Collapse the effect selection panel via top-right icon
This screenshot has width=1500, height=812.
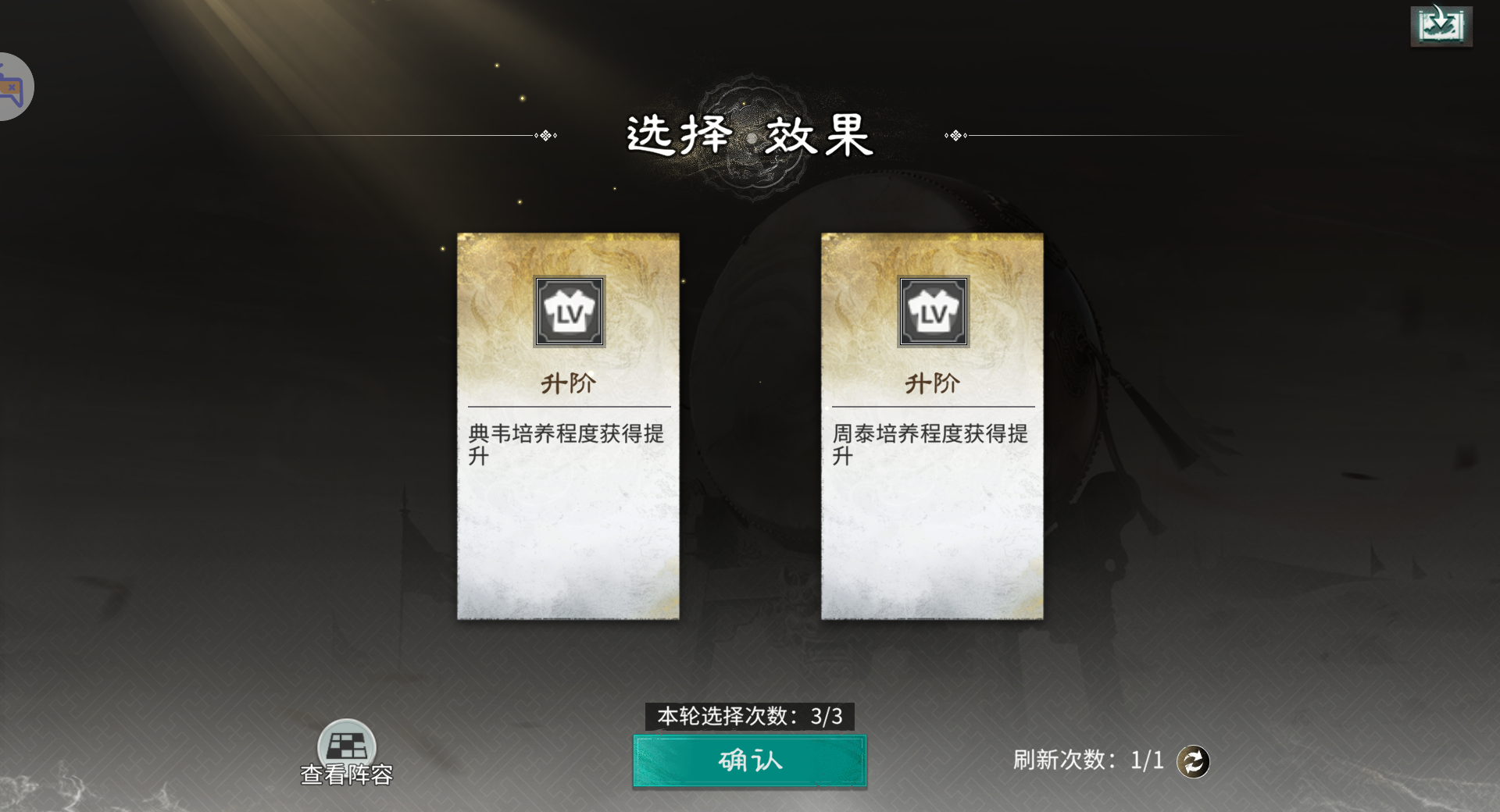1443,24
